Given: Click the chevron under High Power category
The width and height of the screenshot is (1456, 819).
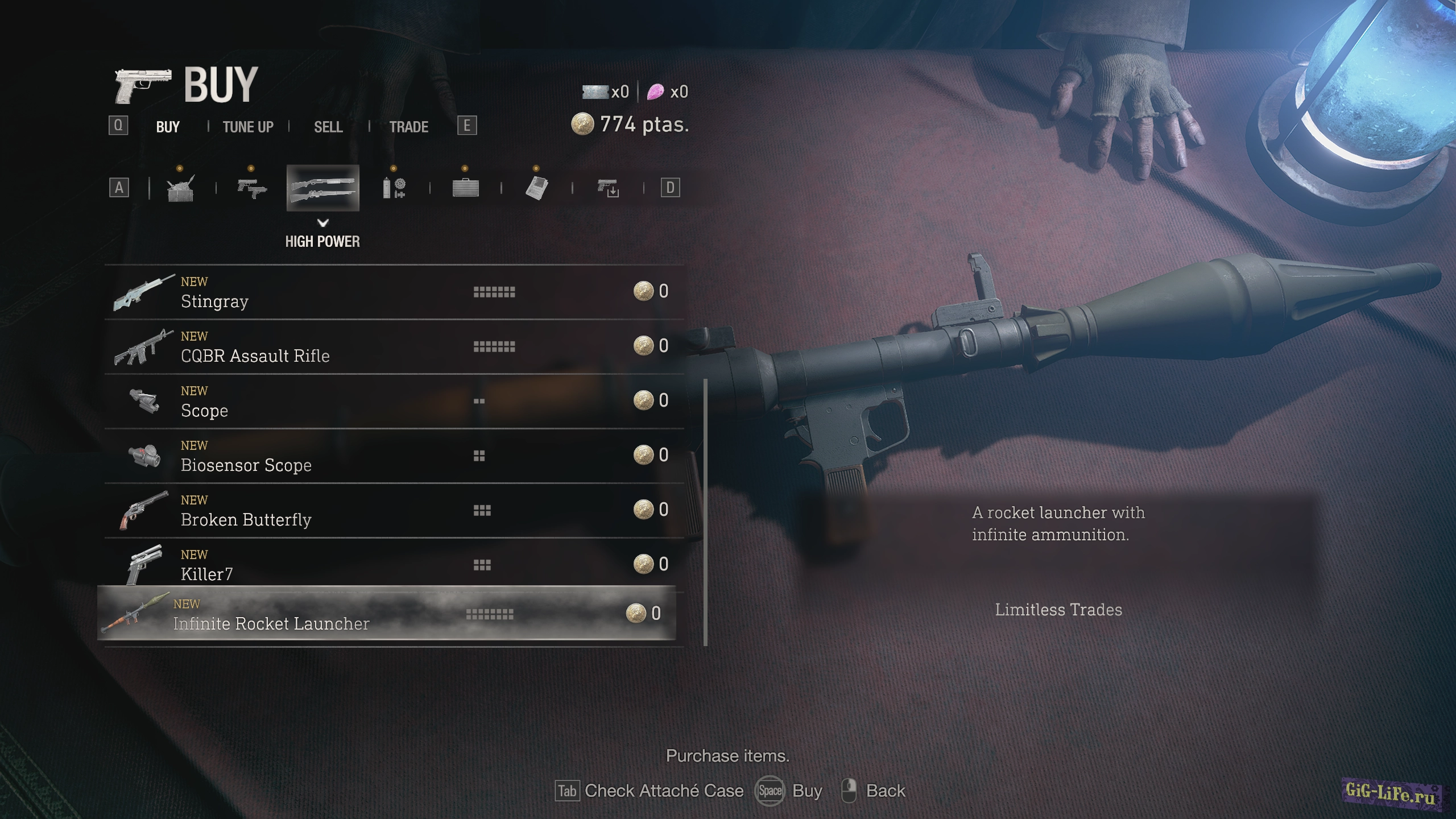Looking at the screenshot, I should coord(324,223).
